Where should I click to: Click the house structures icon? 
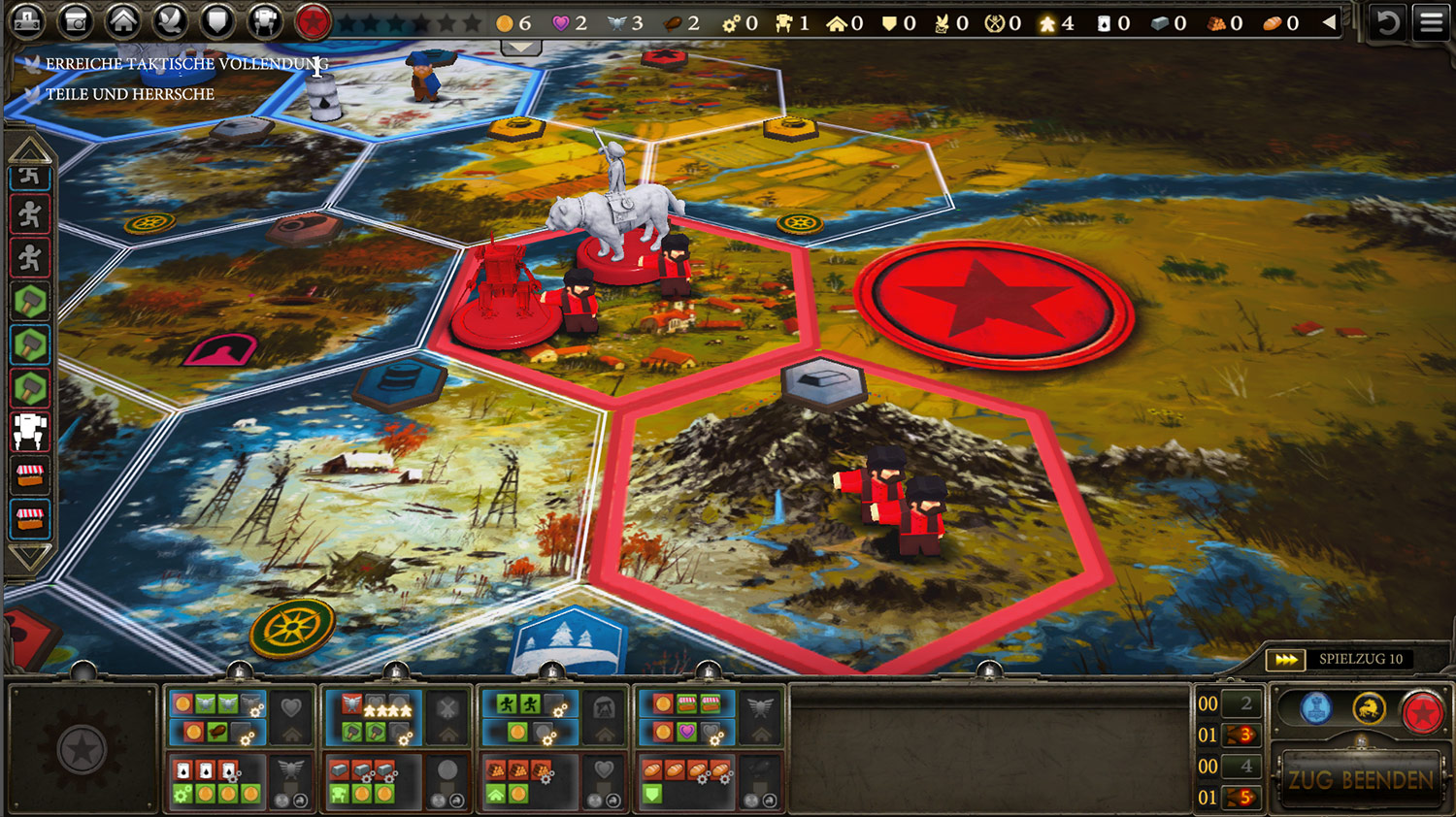click(122, 20)
